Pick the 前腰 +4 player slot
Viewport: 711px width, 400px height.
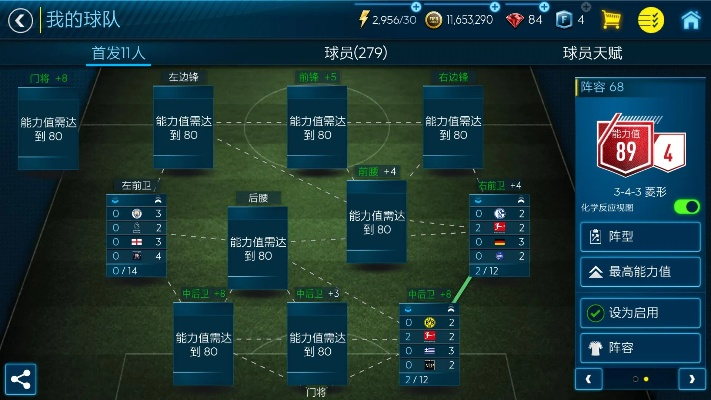coord(377,221)
